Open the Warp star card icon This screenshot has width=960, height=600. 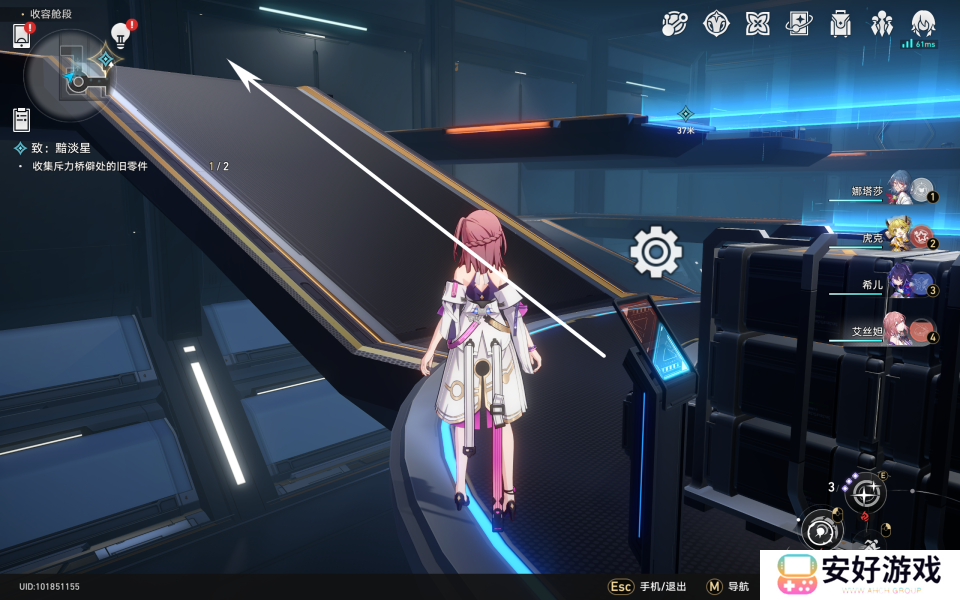click(799, 22)
